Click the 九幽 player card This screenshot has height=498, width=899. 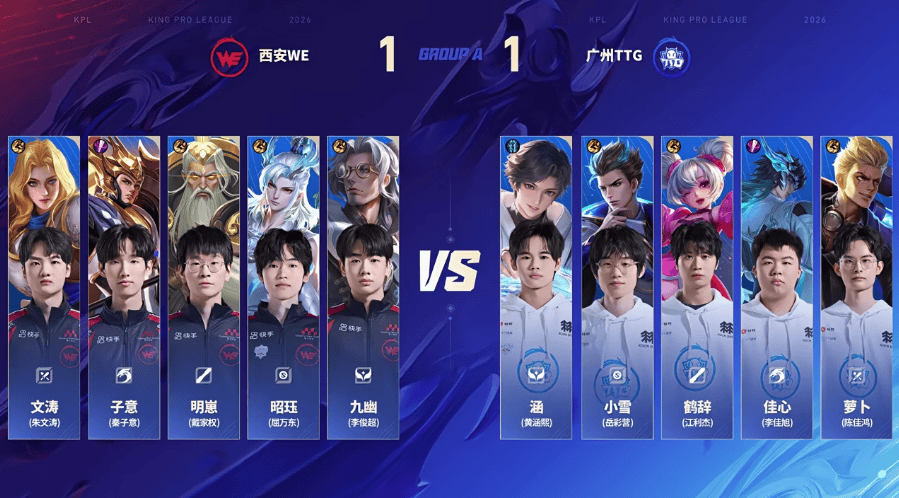[363, 288]
